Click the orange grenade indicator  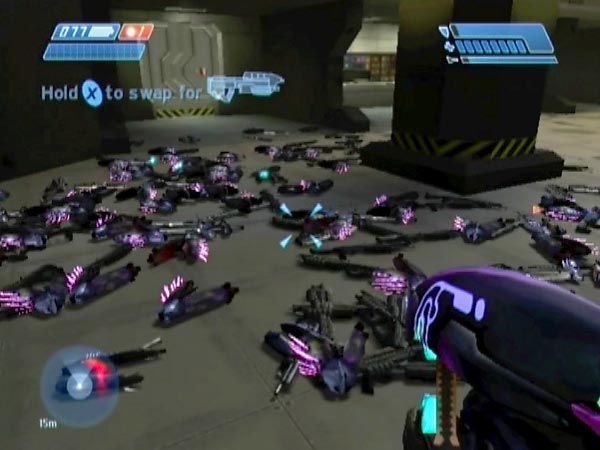[136, 32]
